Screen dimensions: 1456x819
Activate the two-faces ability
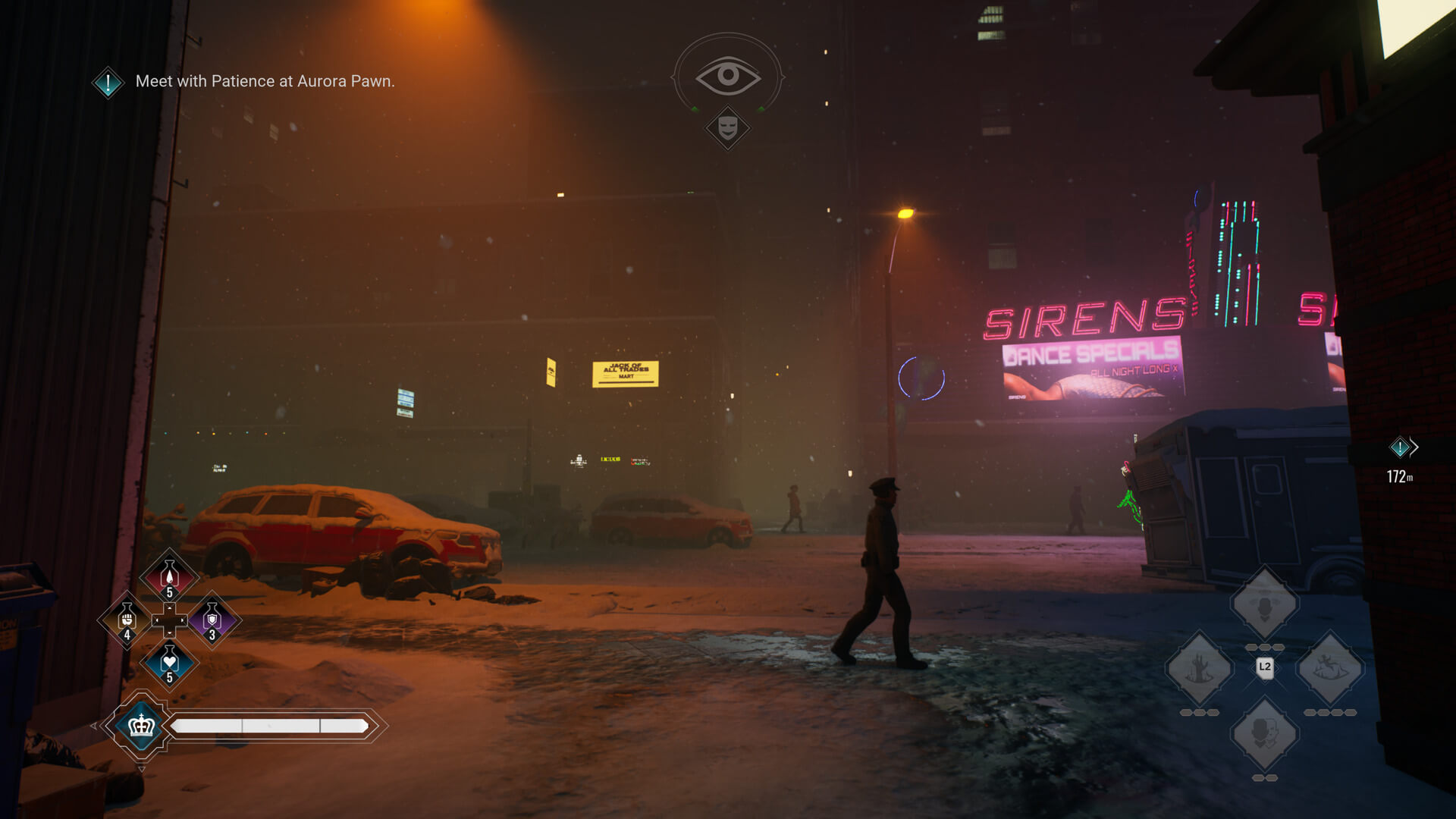coord(1264,734)
